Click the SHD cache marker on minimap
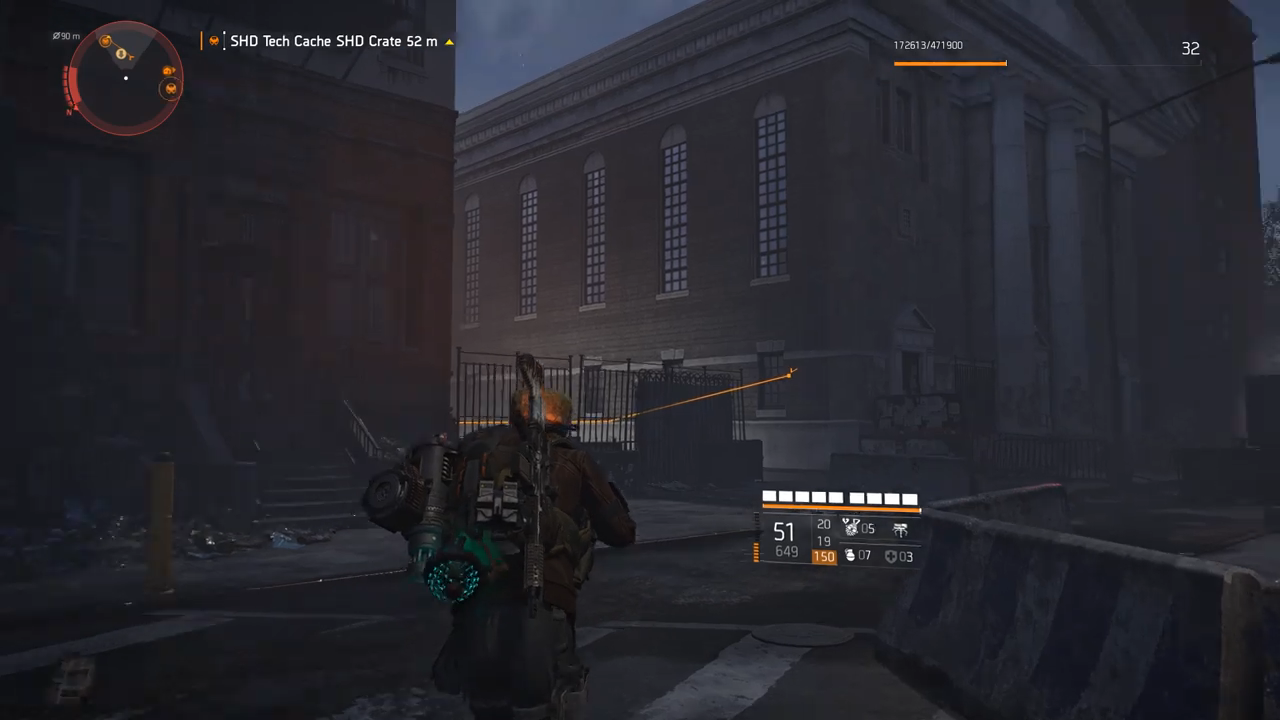The image size is (1280, 720). pos(172,89)
